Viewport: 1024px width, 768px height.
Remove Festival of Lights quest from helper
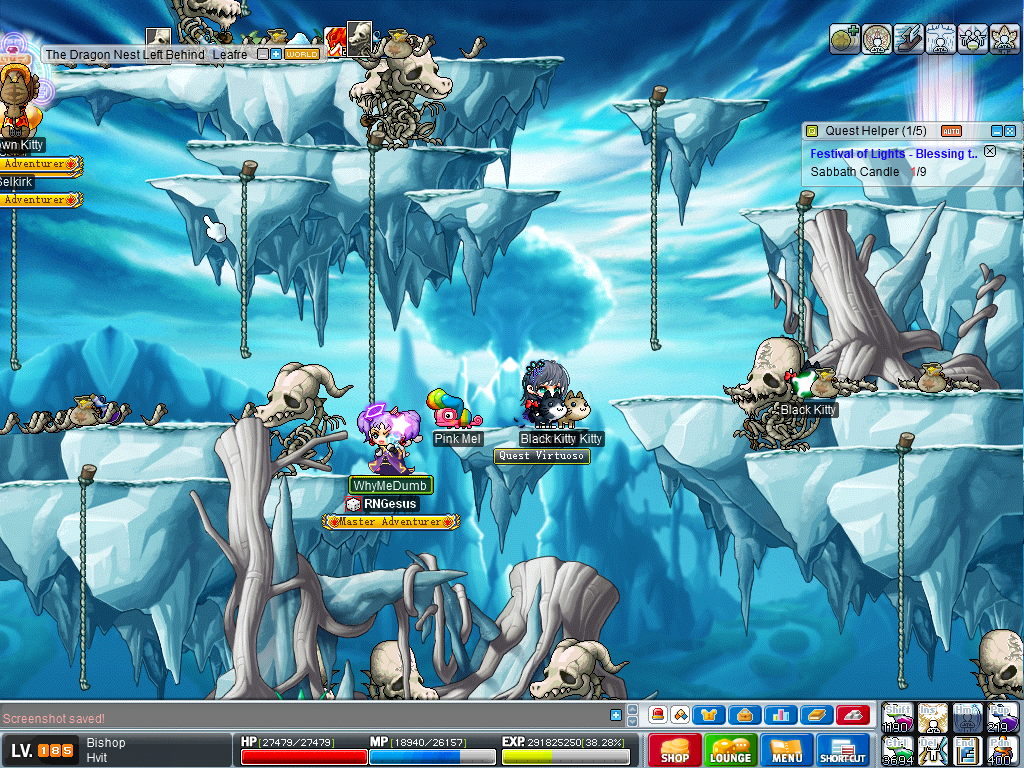pos(990,152)
